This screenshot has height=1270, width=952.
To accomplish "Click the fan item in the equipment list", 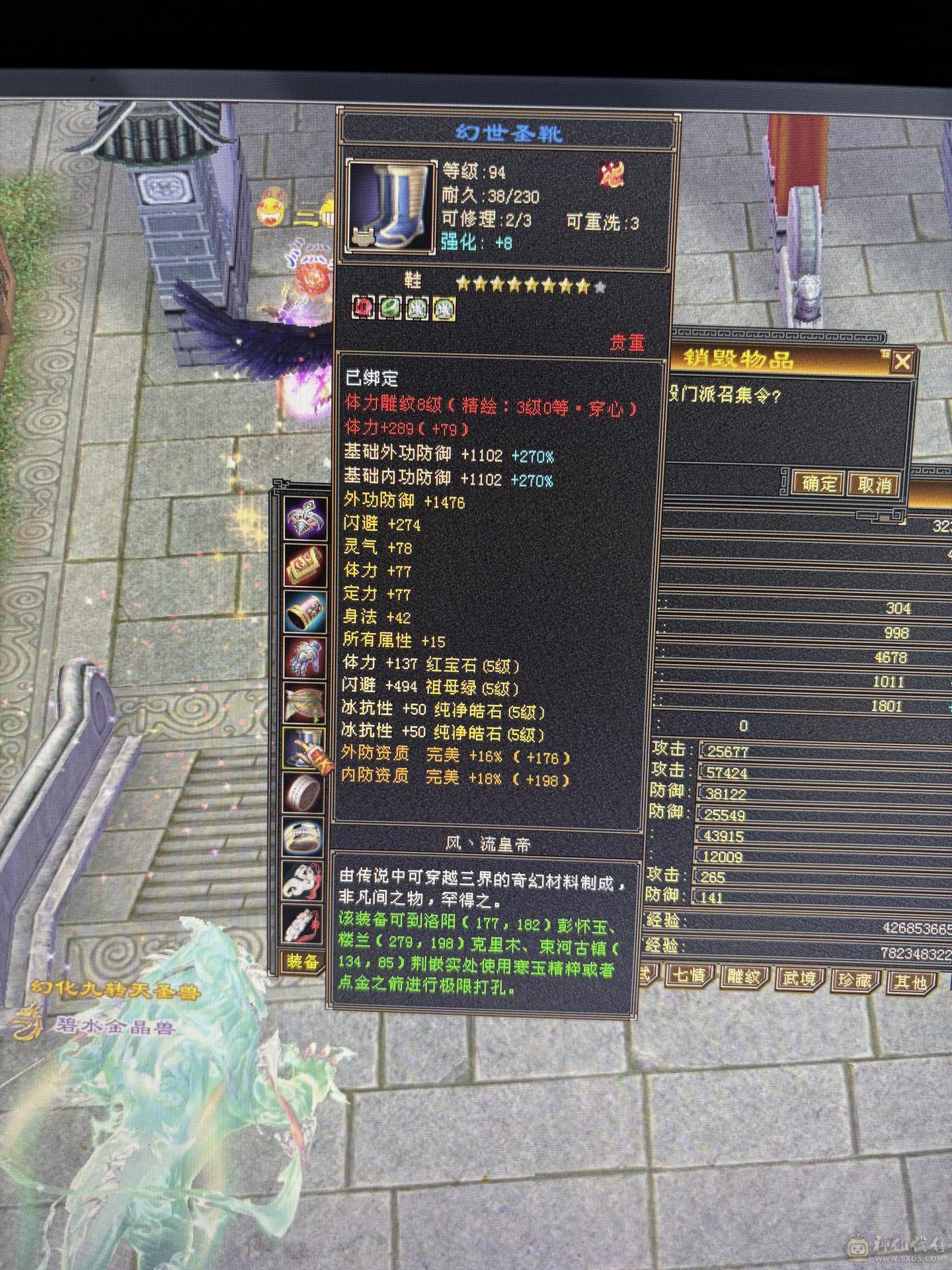I will (304, 700).
